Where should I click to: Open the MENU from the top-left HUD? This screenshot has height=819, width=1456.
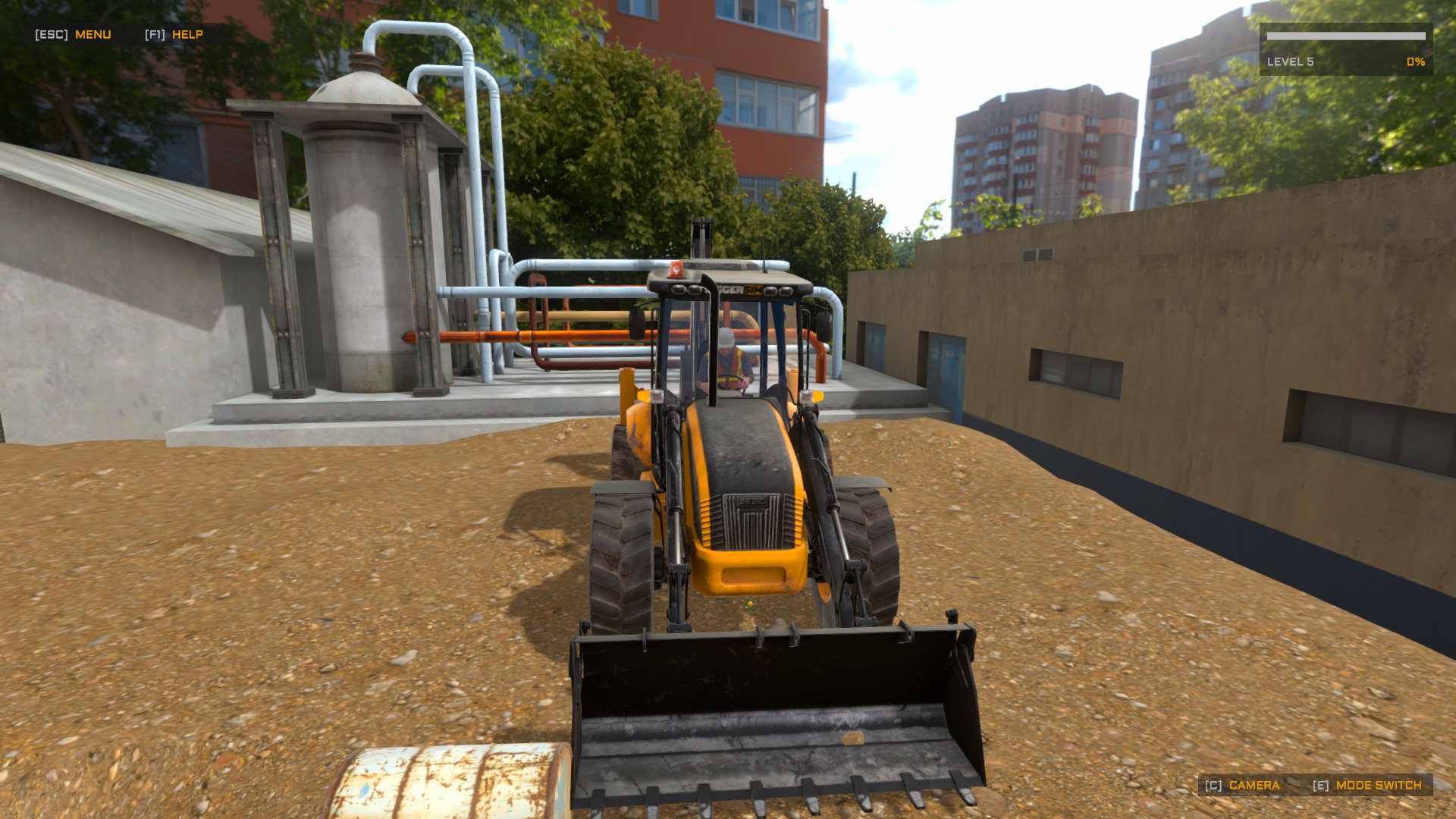tap(93, 34)
